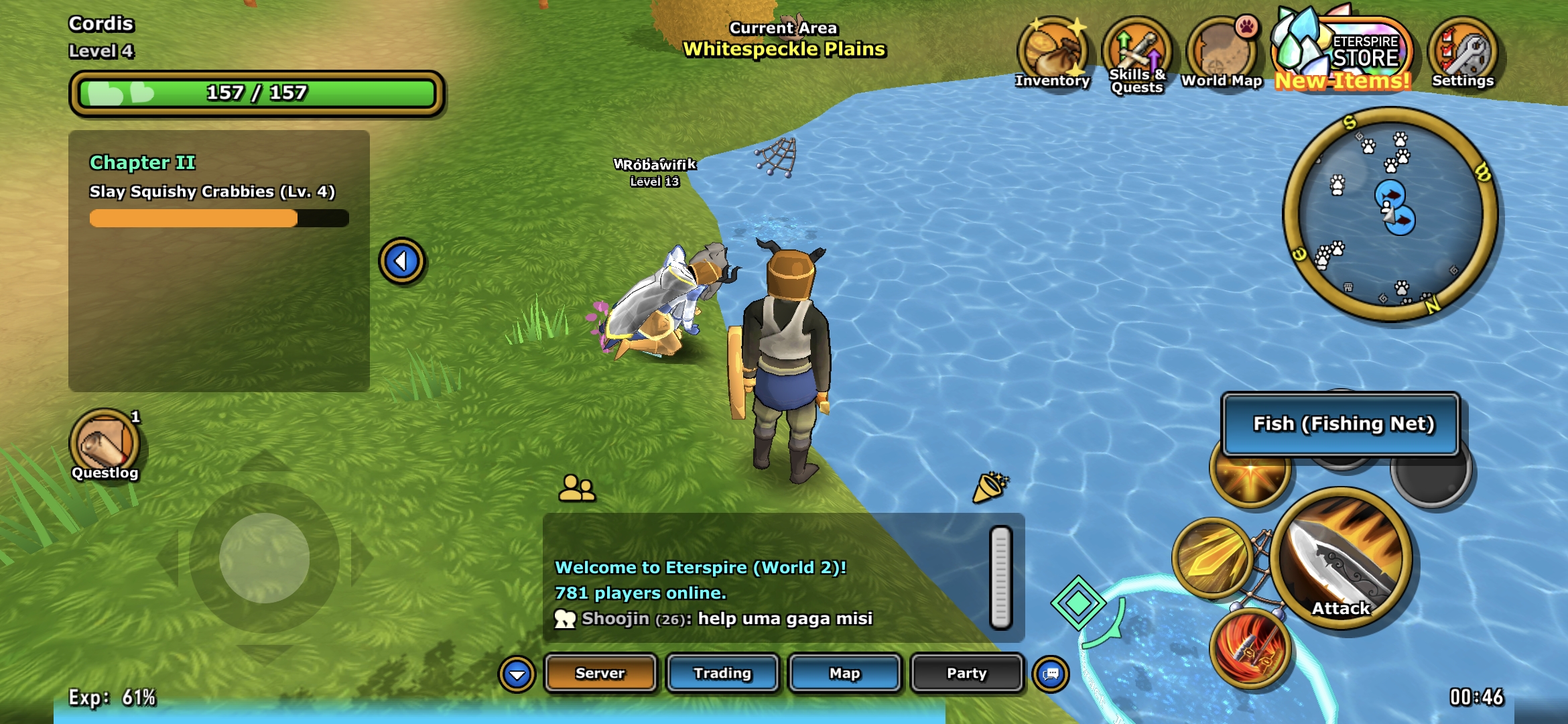The height and width of the screenshot is (724, 1568).
Task: Open Skills & Quests menu
Action: click(1136, 55)
